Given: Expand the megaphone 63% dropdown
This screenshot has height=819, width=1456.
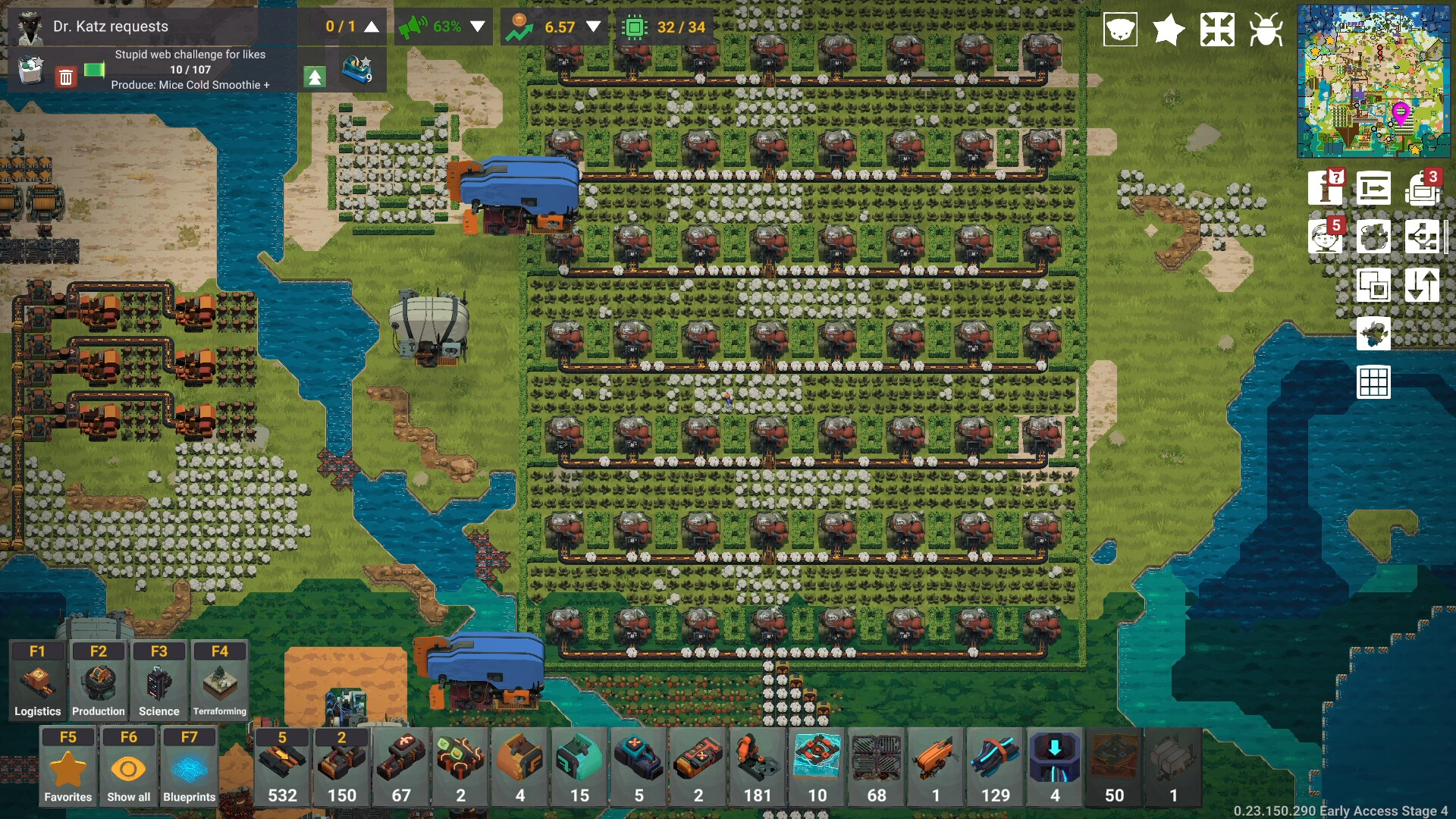Looking at the screenshot, I should click(477, 26).
